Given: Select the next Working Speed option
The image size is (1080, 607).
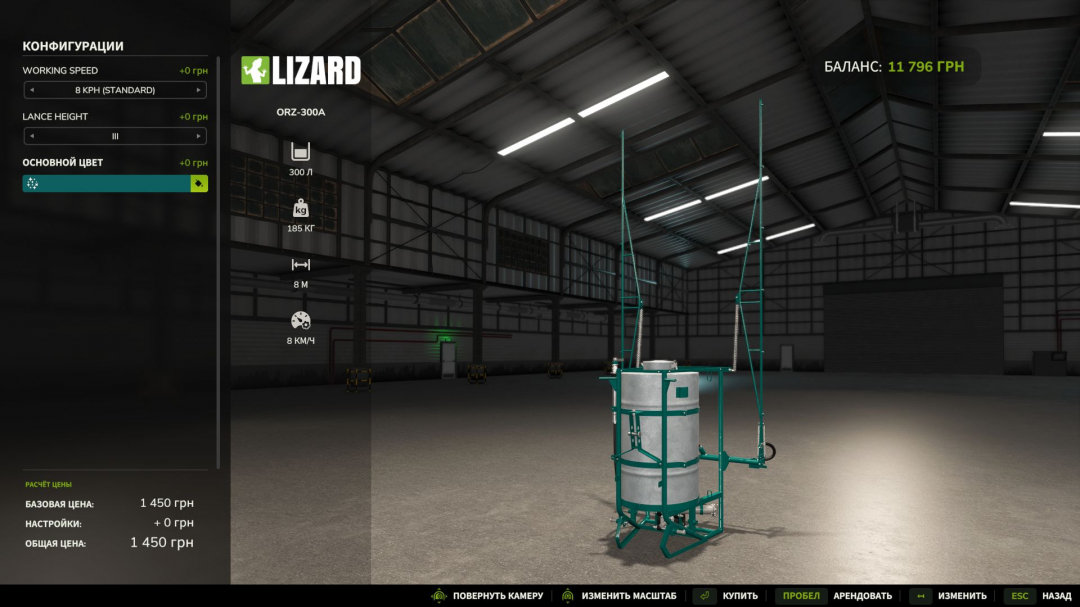Looking at the screenshot, I should coord(199,90).
